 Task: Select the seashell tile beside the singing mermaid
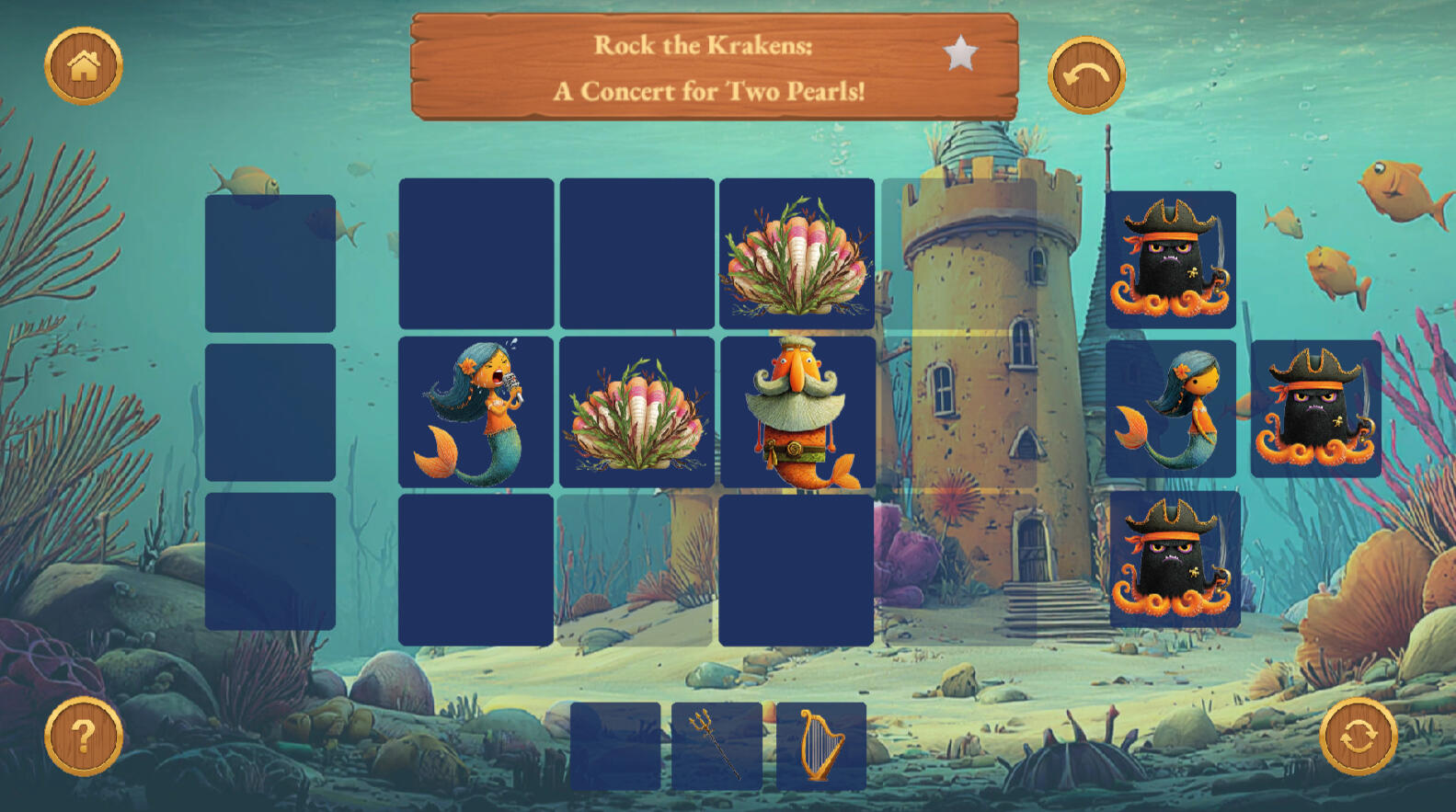tap(636, 412)
